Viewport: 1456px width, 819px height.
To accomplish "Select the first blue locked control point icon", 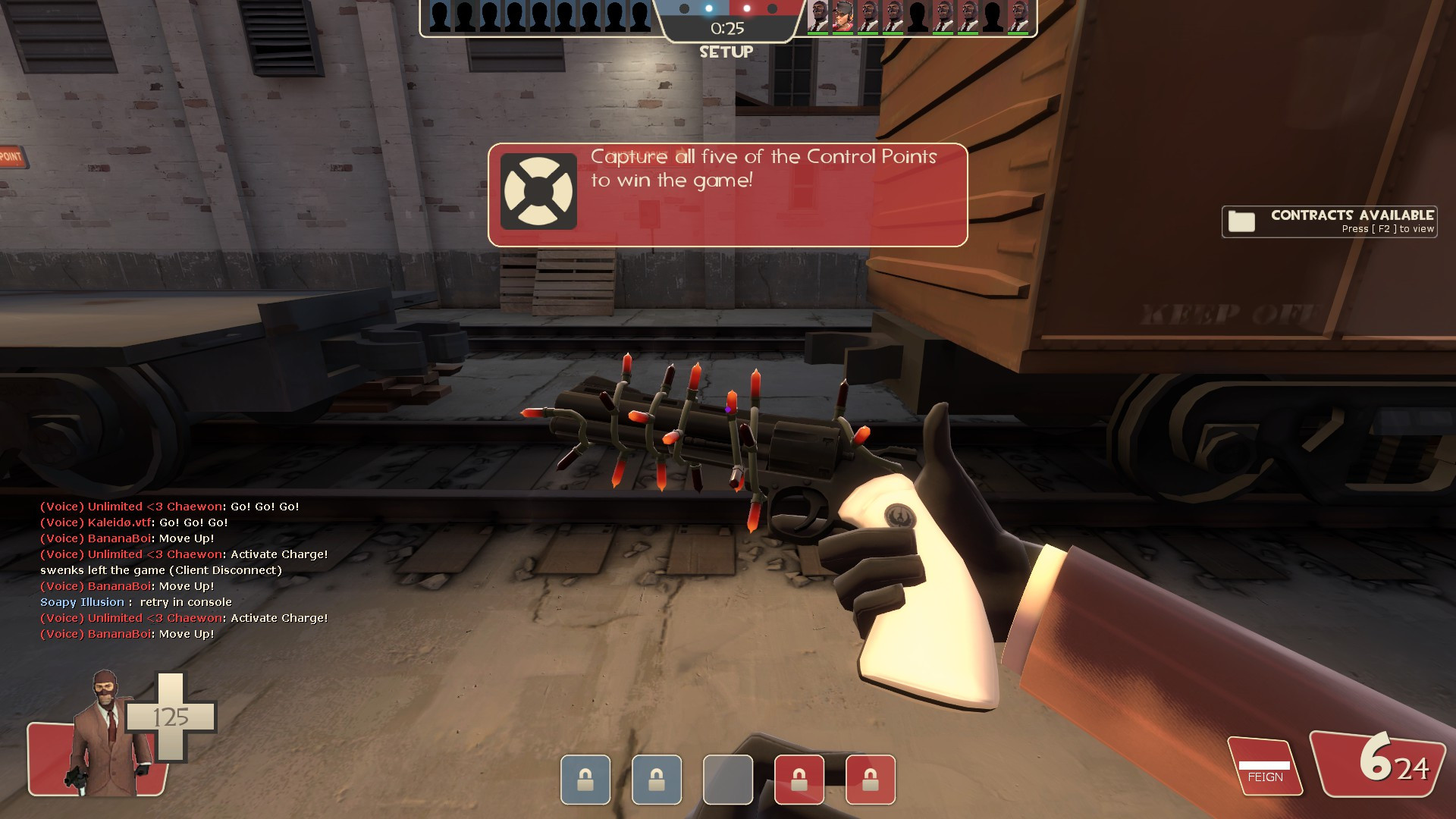I will coord(585,780).
